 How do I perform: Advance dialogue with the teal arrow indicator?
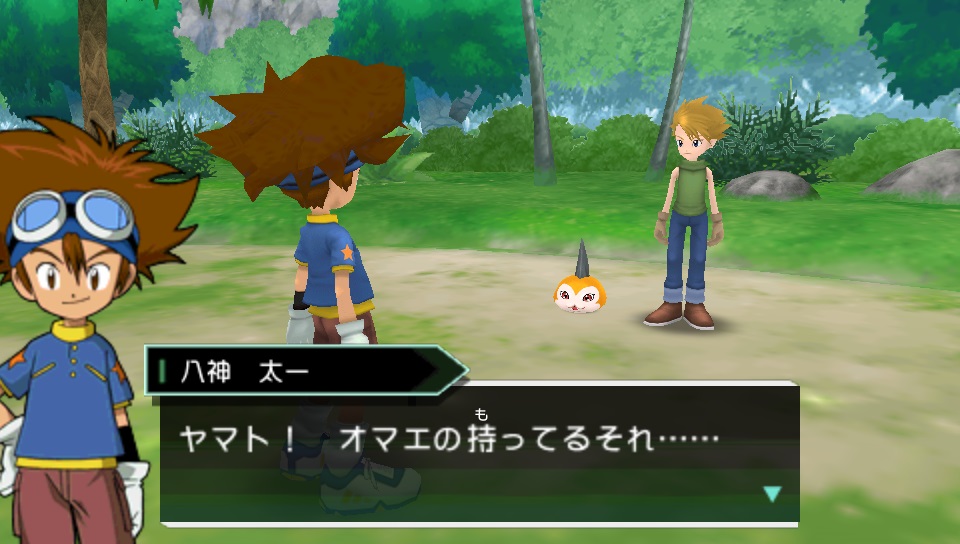click(771, 493)
